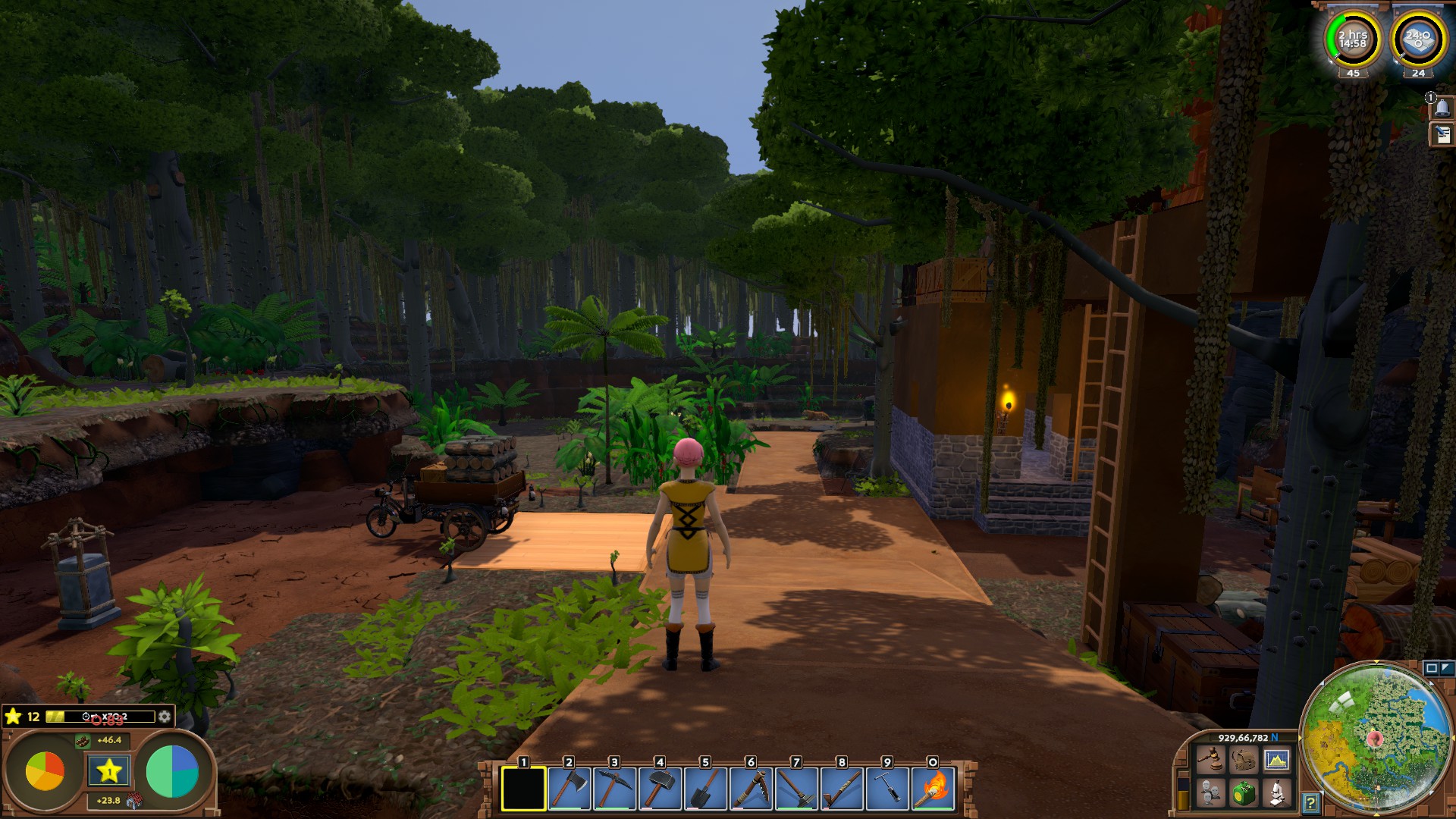Show the food nutrition pie chart
Image resolution: width=1456 pixels, height=819 pixels.
pos(45,772)
